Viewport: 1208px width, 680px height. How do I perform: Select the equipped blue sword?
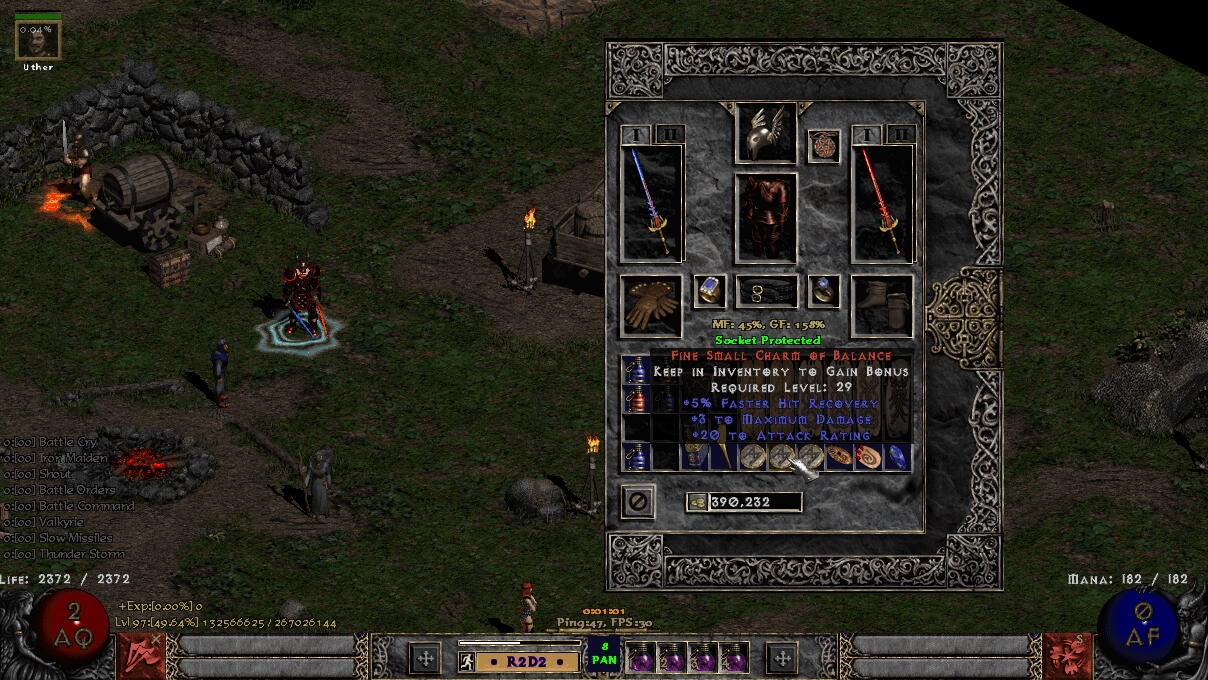pos(651,204)
